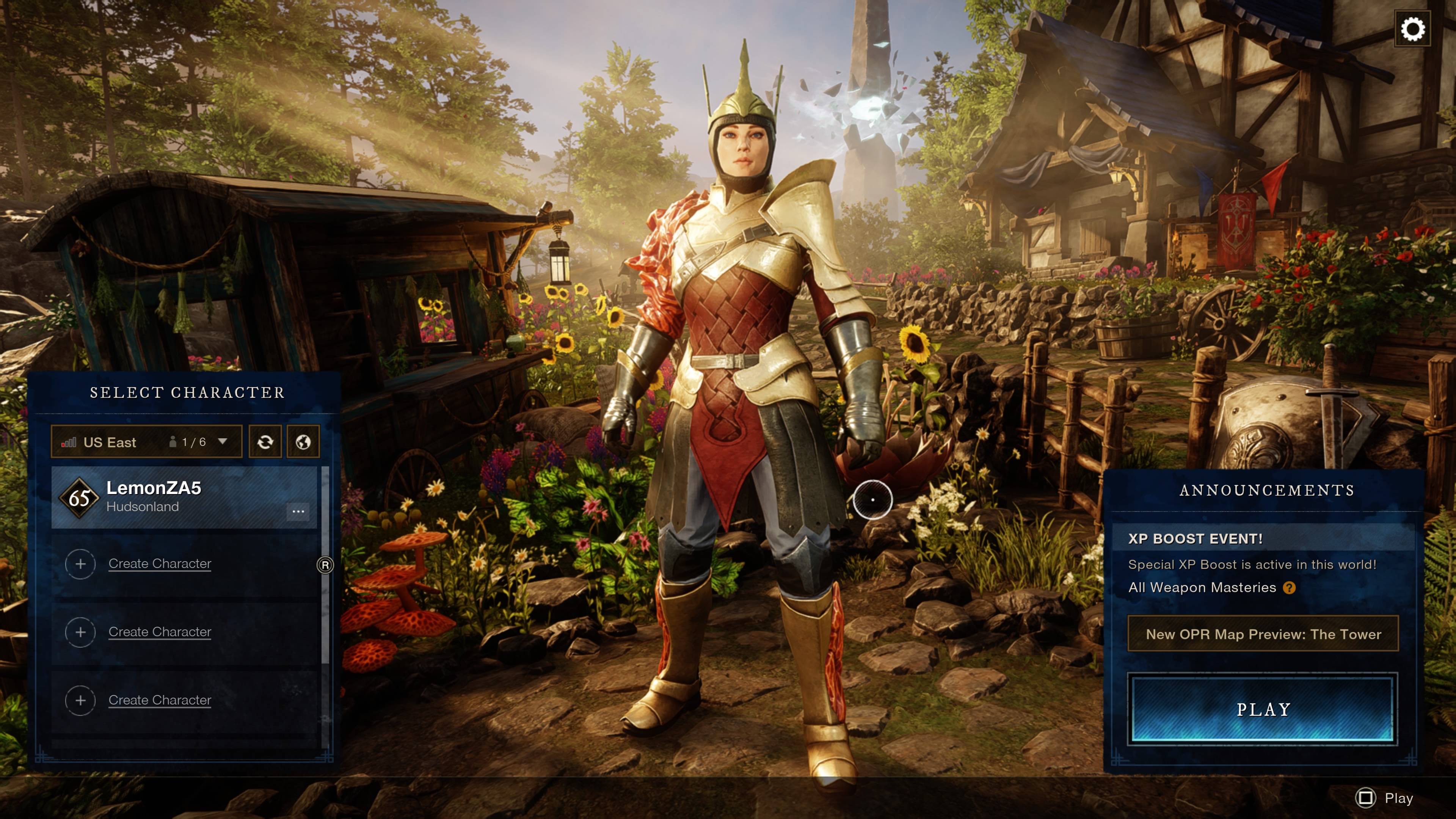Open LemonZA5's three-dot options menu
Image resolution: width=1456 pixels, height=819 pixels.
[x=298, y=511]
